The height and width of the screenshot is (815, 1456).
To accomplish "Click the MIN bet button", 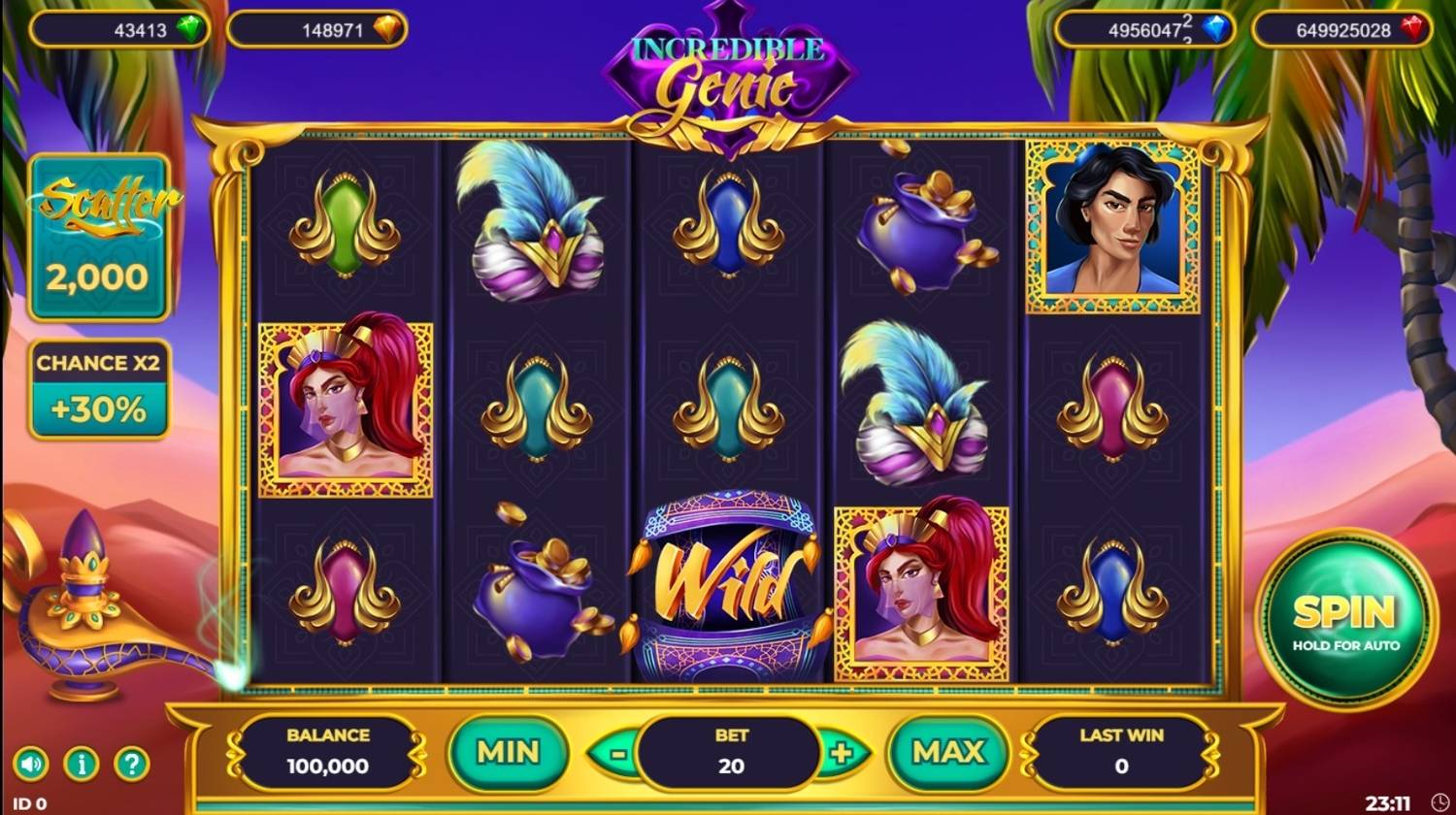I will tap(509, 752).
